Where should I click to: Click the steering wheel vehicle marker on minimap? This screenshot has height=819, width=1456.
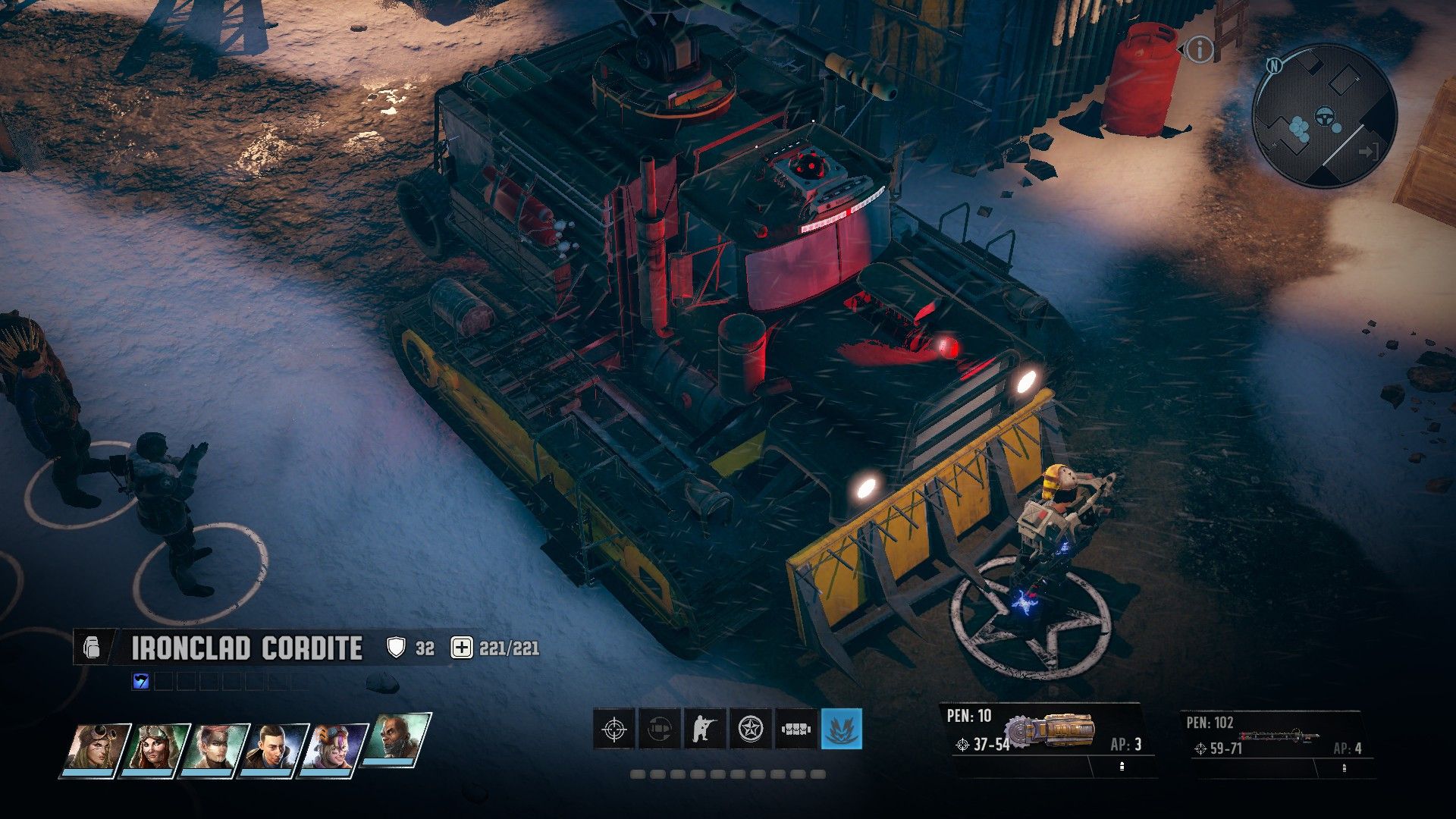point(1326,117)
